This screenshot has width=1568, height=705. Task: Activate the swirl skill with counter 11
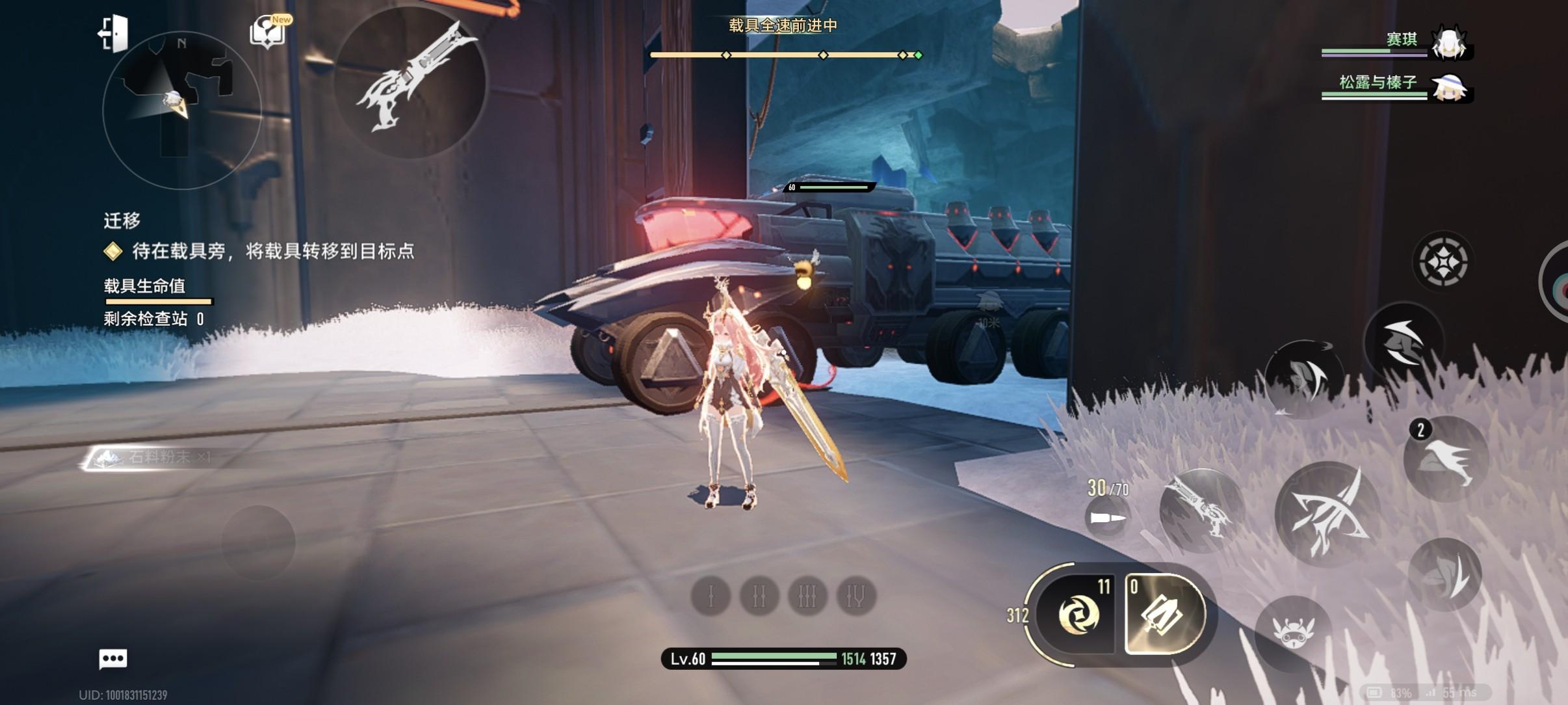(1077, 614)
